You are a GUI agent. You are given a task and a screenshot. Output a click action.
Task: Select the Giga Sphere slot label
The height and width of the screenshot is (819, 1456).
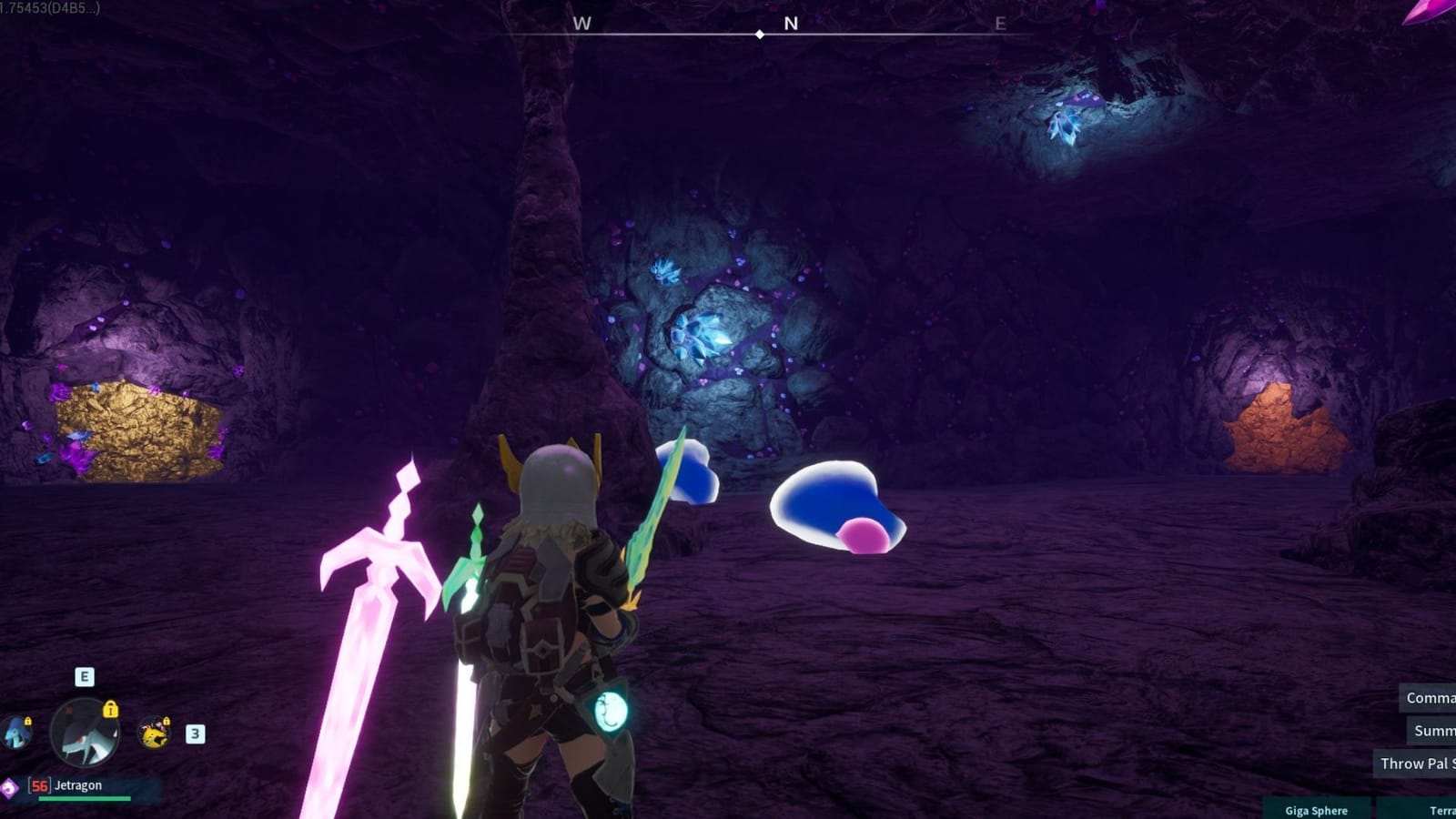click(1317, 811)
